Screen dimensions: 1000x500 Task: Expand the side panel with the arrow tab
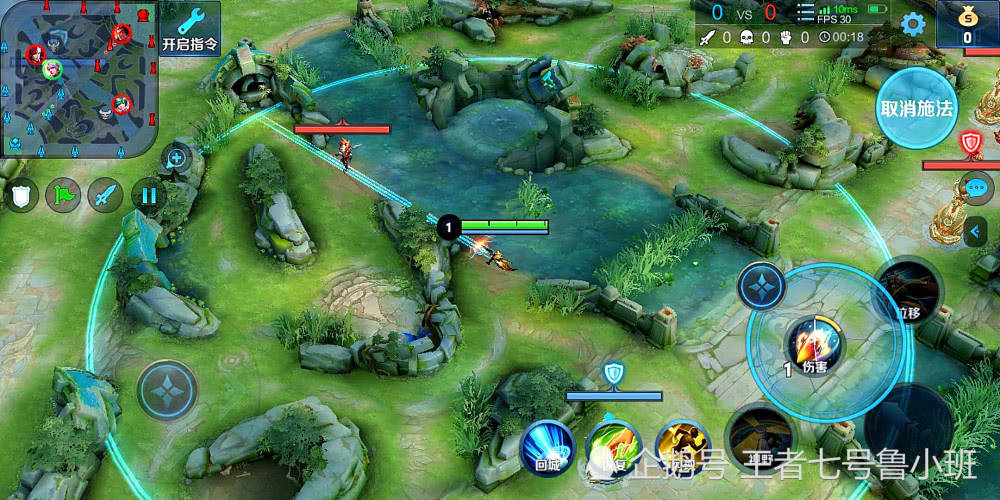(976, 233)
